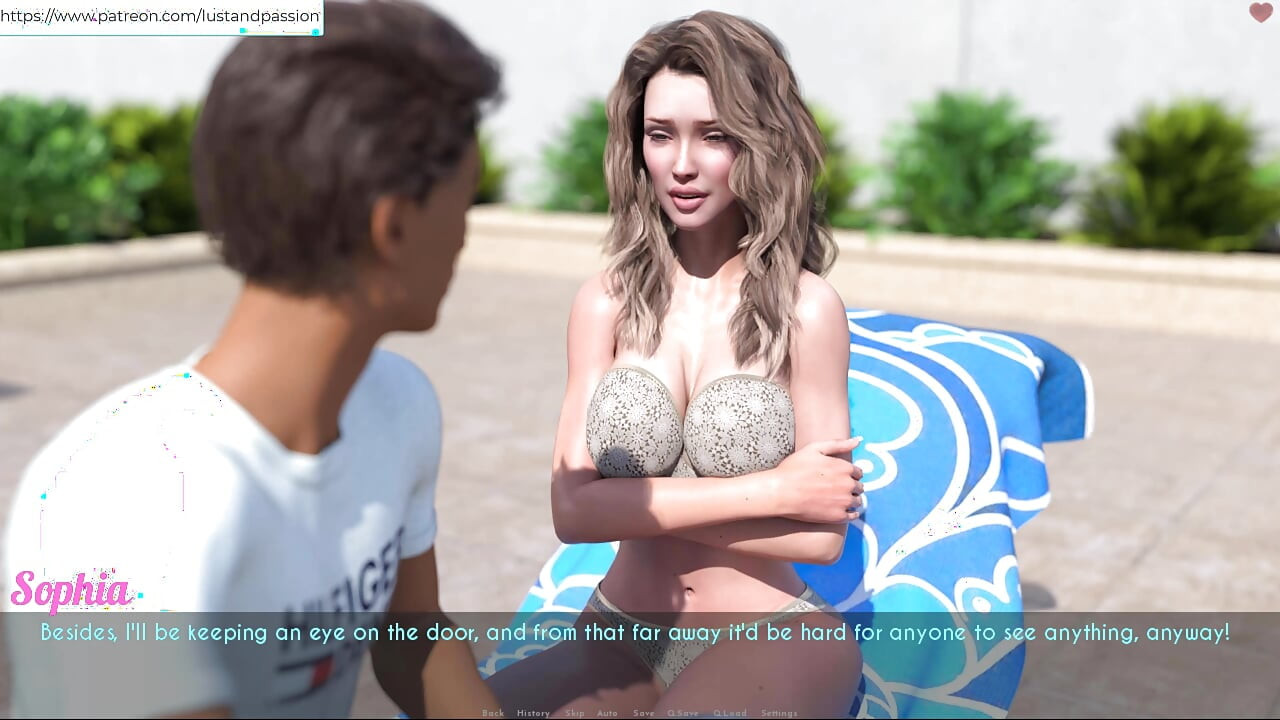This screenshot has width=1280, height=720.
Task: Go back one line with Back
Action: pos(492,713)
